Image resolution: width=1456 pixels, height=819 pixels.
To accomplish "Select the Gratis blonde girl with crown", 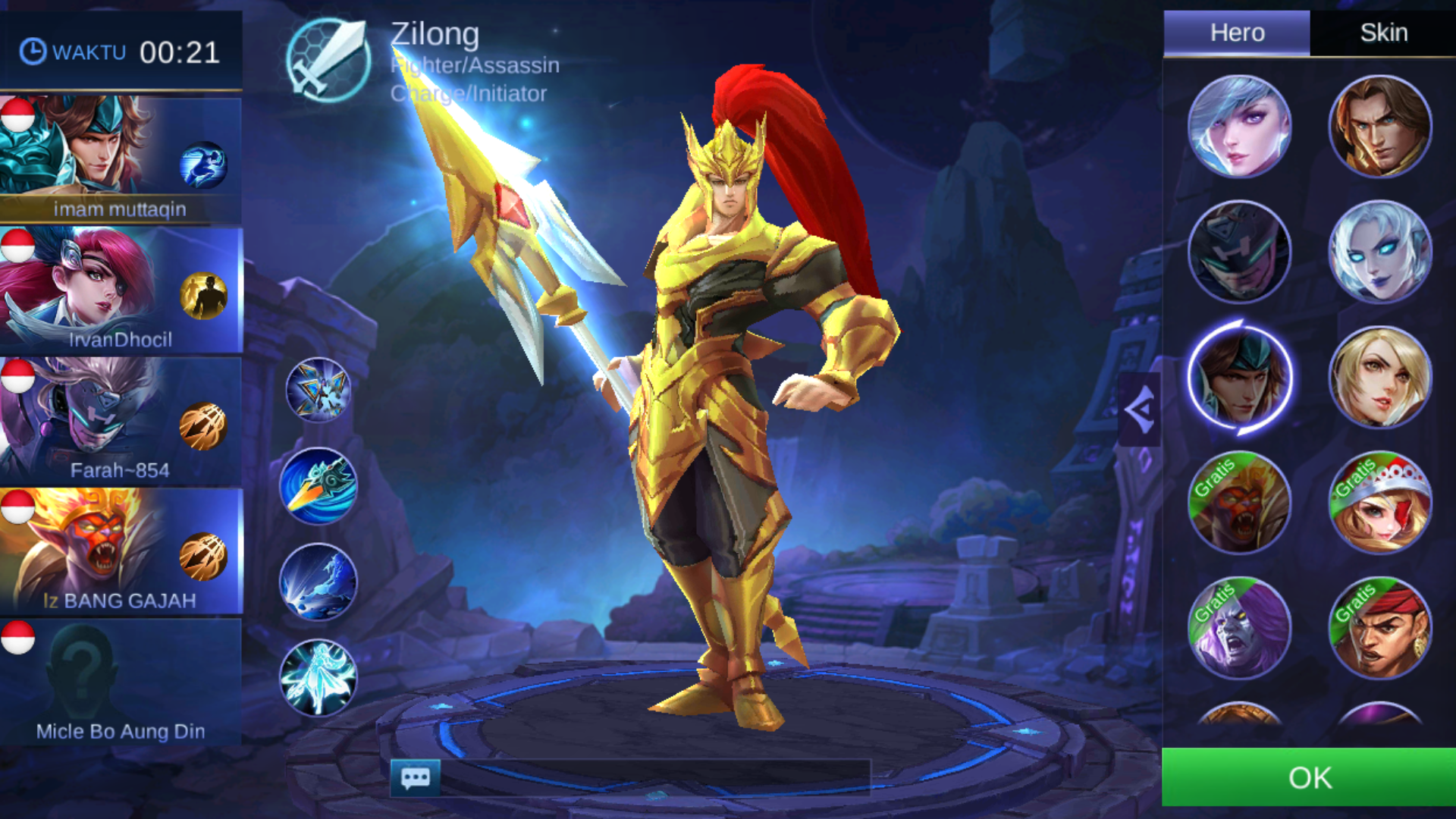I will tap(1379, 503).
